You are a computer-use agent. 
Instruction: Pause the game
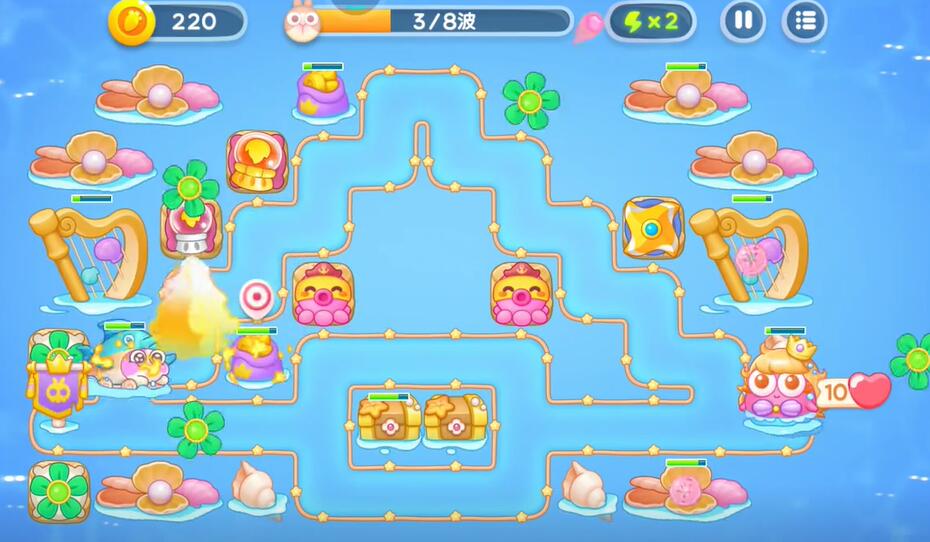tap(743, 21)
